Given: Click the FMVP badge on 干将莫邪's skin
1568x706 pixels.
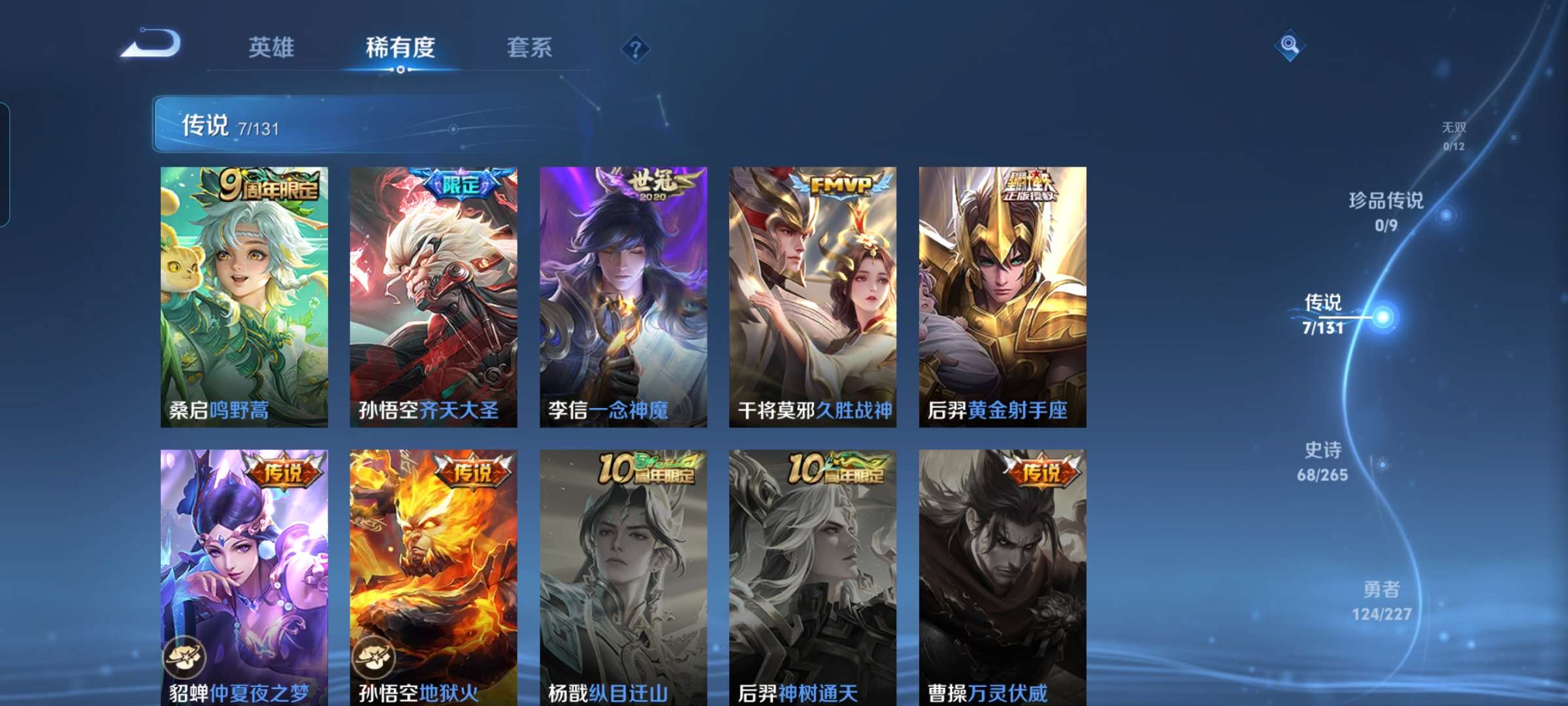Looking at the screenshot, I should (x=842, y=184).
